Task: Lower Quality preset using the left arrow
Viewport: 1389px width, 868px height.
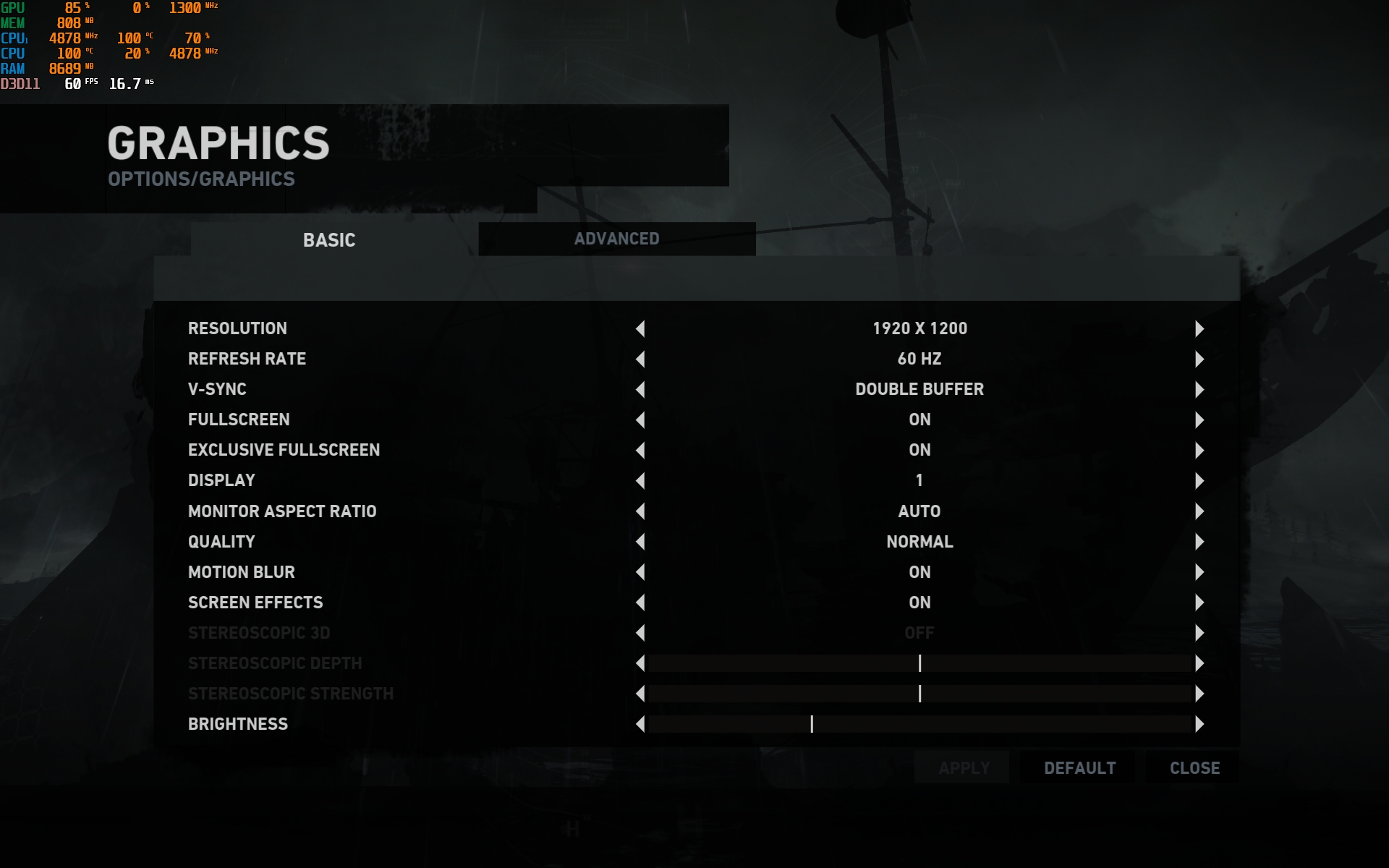Action: pos(640,542)
